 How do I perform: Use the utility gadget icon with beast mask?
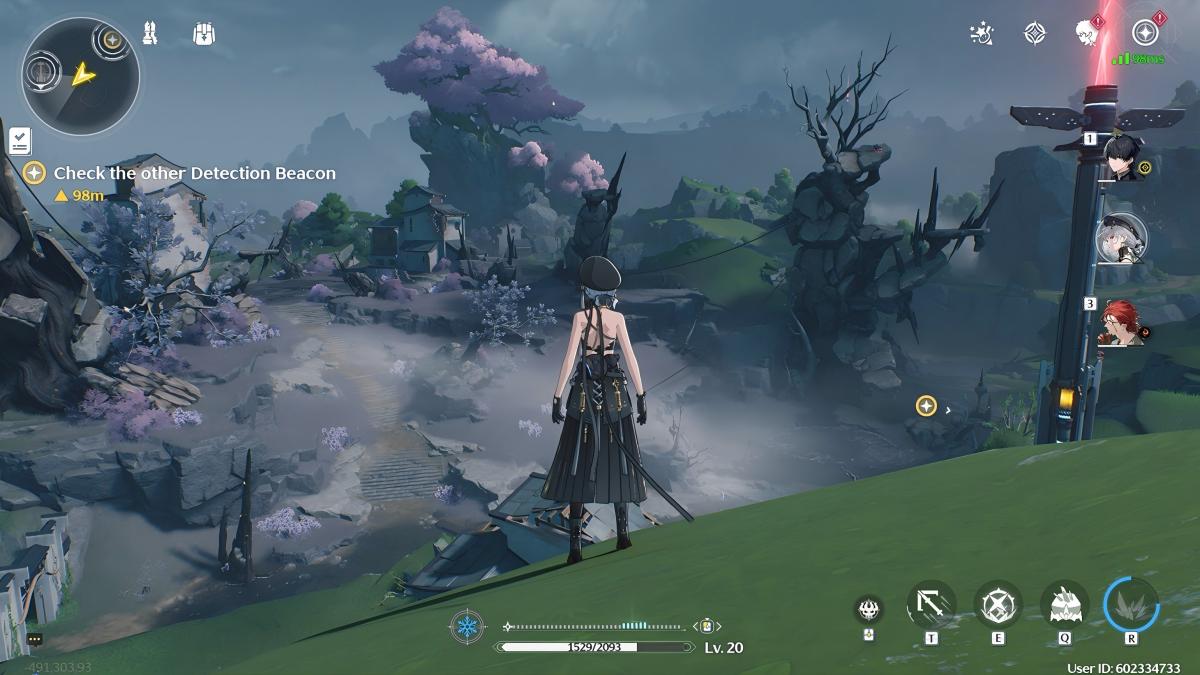(868, 609)
